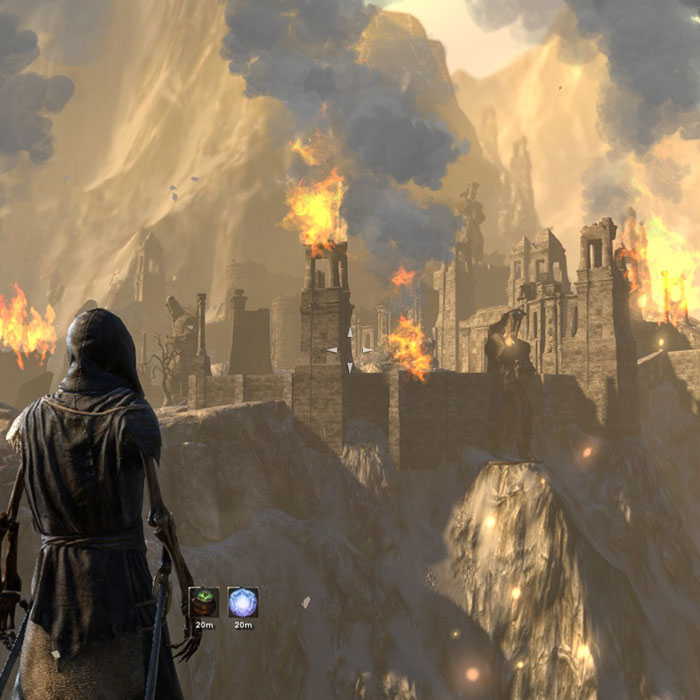Screen dimensions: 700x700
Task: Click the green cauldron buff icon
Action: [x=204, y=602]
